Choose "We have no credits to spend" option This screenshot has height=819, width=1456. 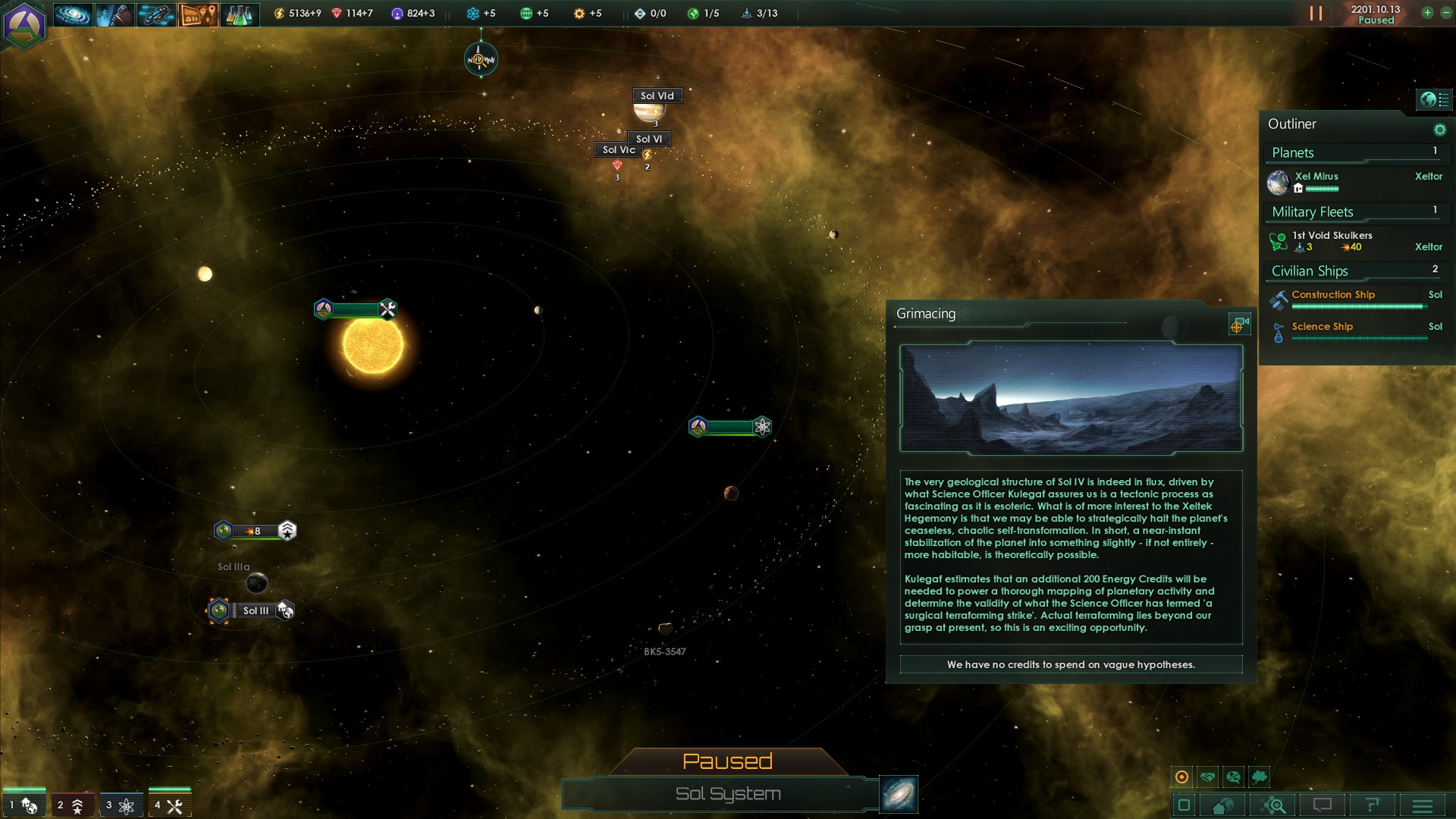pyautogui.click(x=1071, y=664)
